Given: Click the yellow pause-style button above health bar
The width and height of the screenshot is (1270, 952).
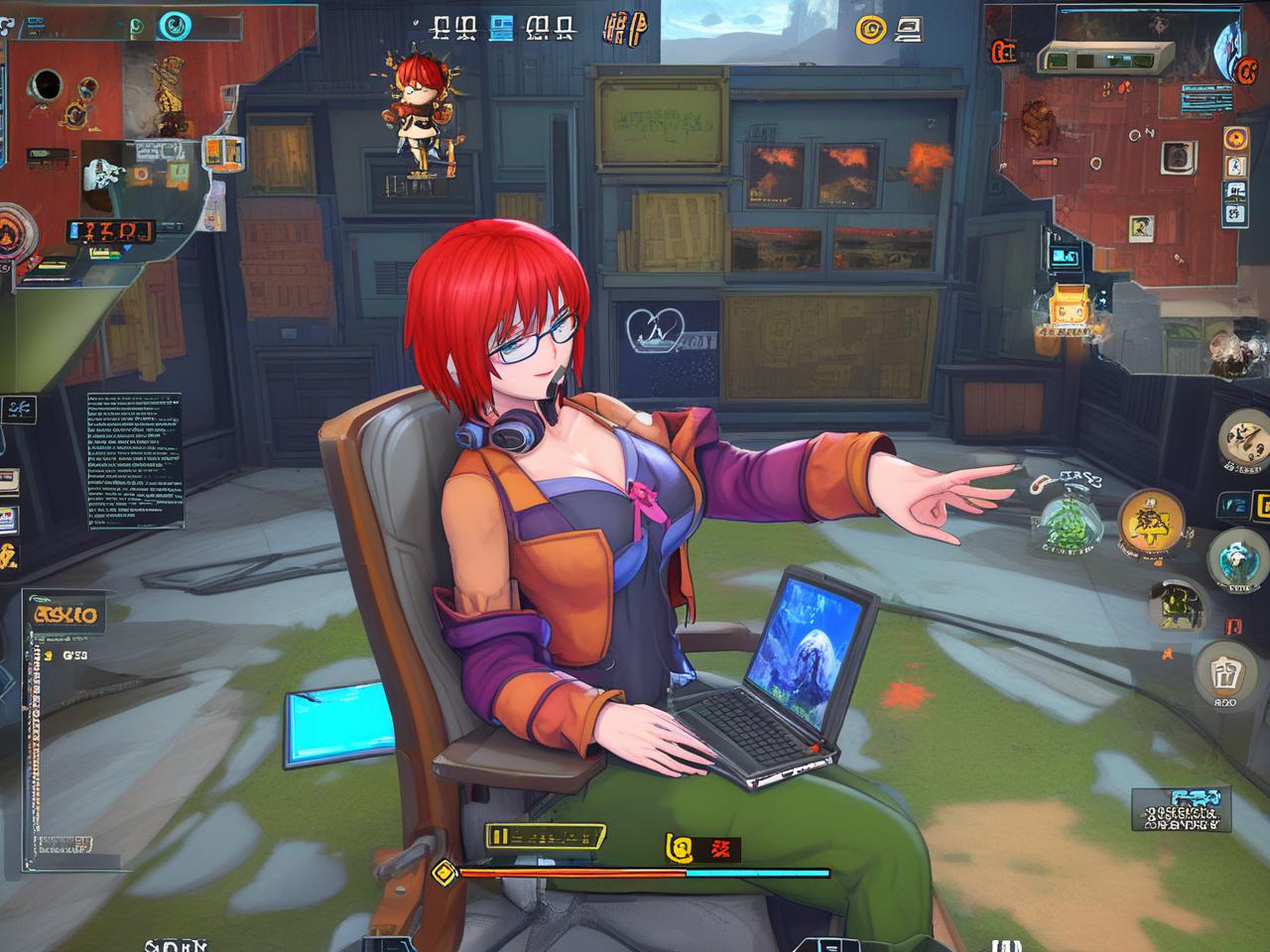Looking at the screenshot, I should click(546, 836).
